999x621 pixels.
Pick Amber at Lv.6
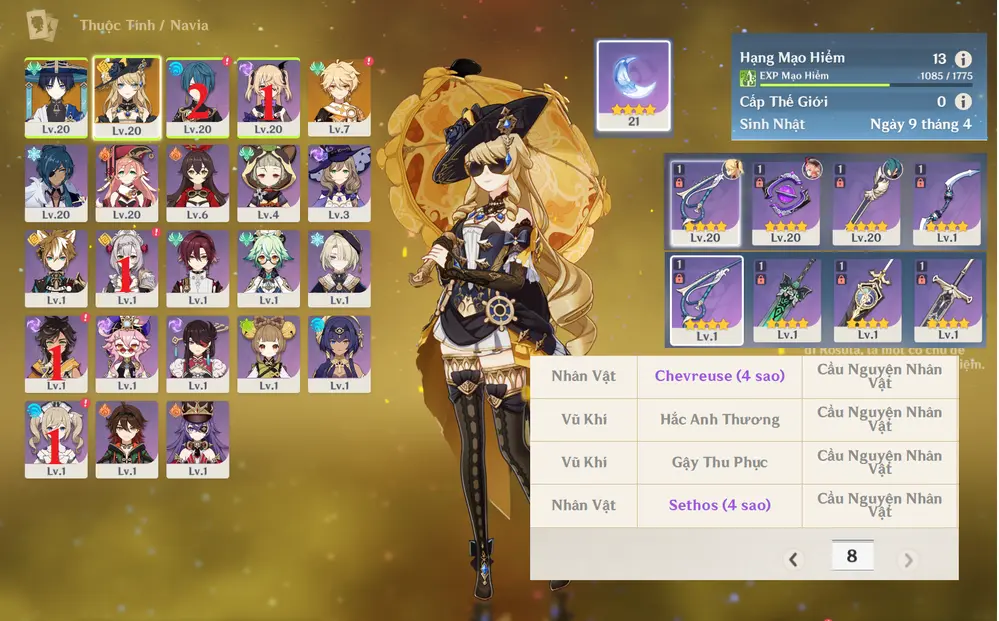click(x=198, y=183)
